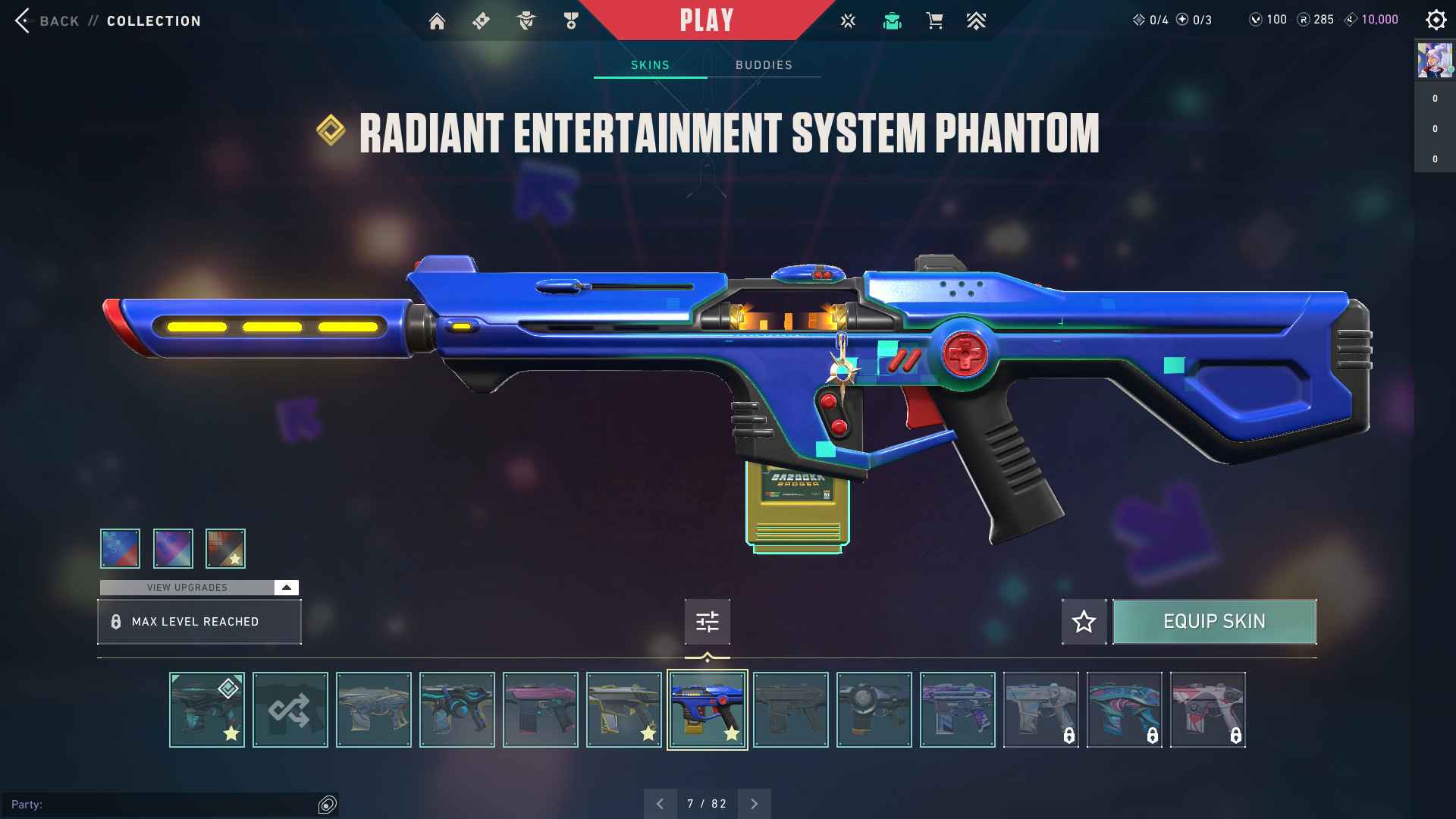Go back to the Collection screen
Viewport: 1456px width, 819px height.
pyautogui.click(x=45, y=20)
